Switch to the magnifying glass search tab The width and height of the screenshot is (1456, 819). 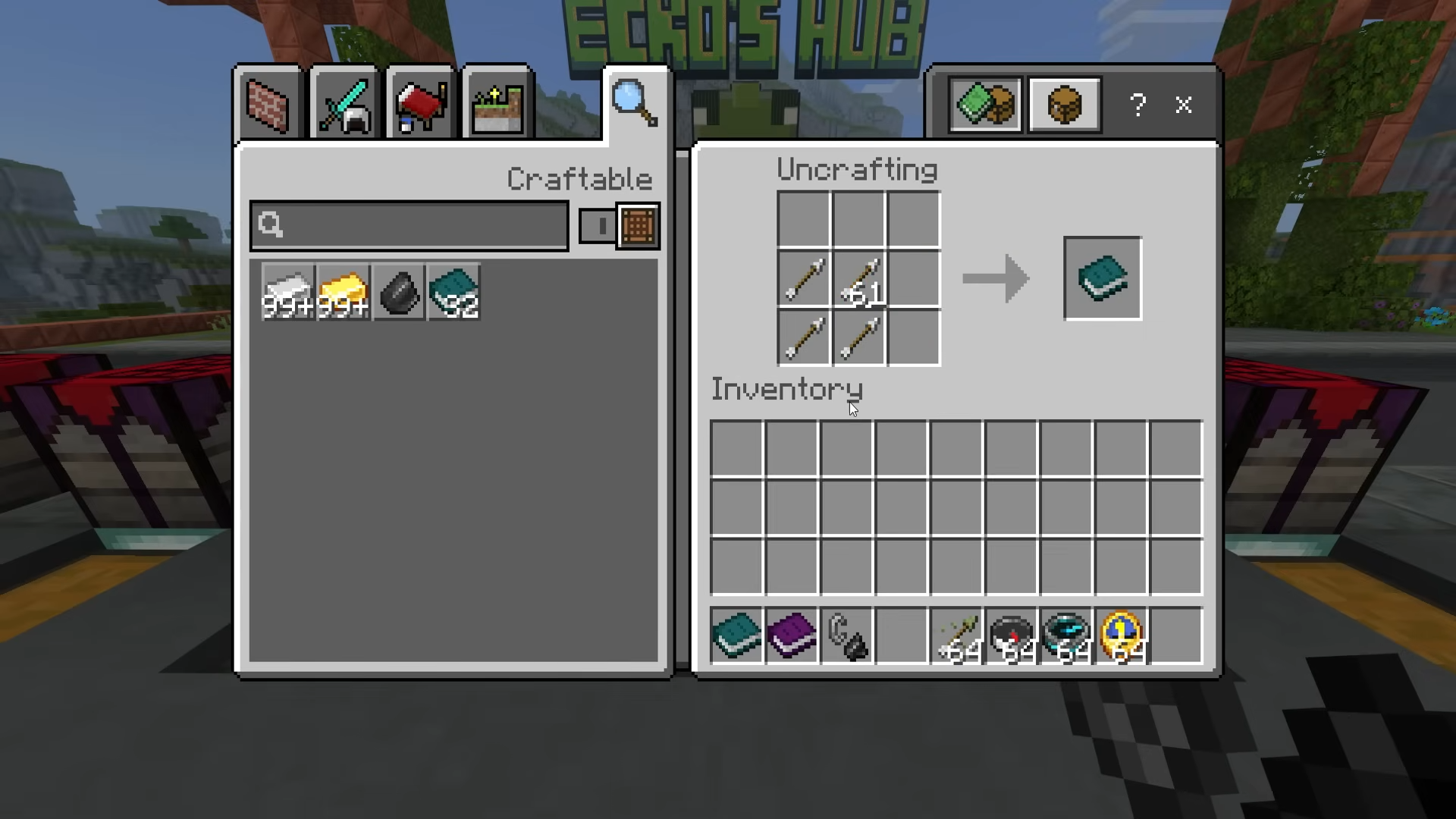coord(635,103)
